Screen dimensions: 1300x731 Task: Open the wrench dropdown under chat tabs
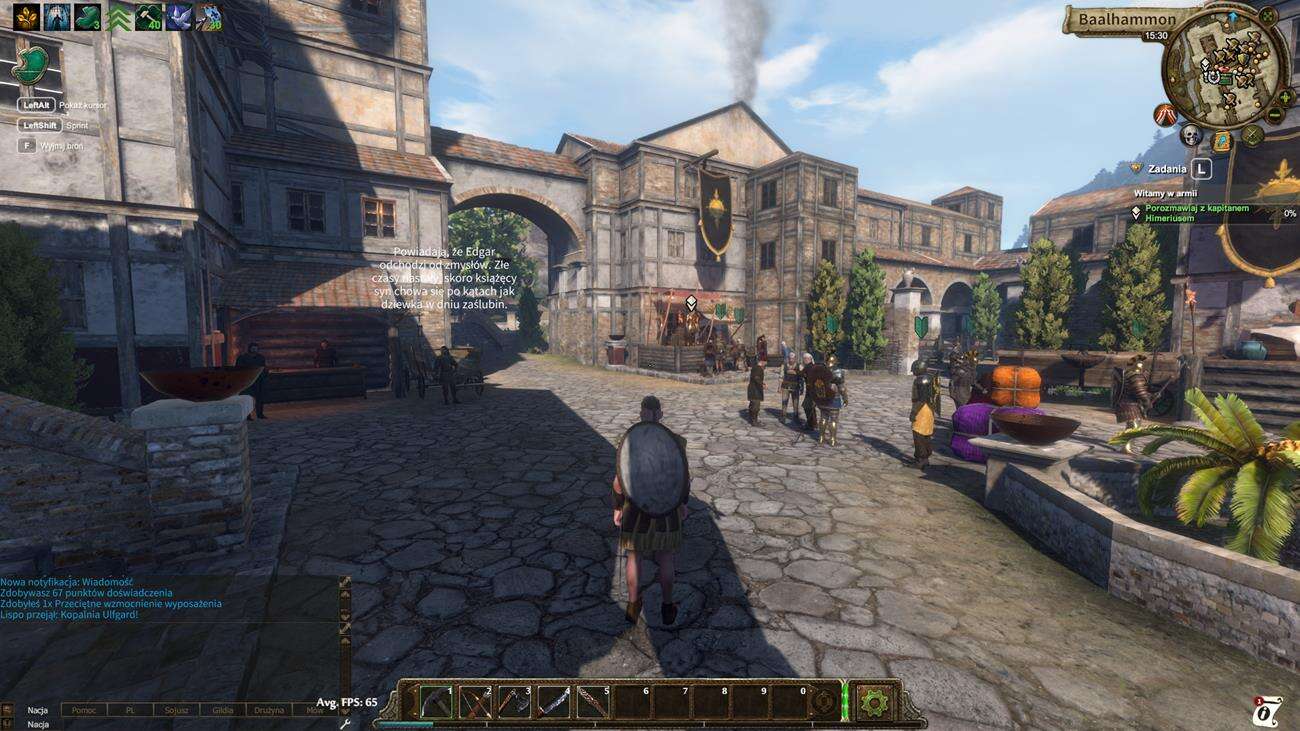(x=346, y=724)
